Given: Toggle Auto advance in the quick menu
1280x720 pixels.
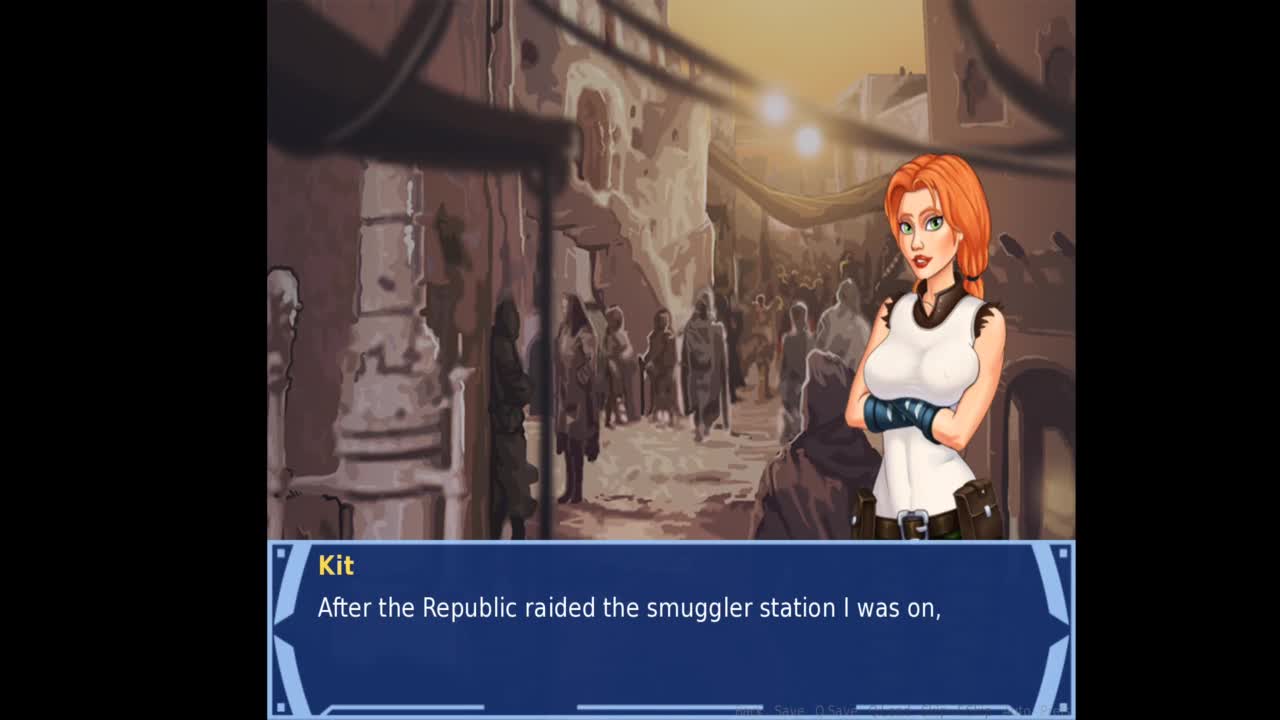Looking at the screenshot, I should point(1020,711).
